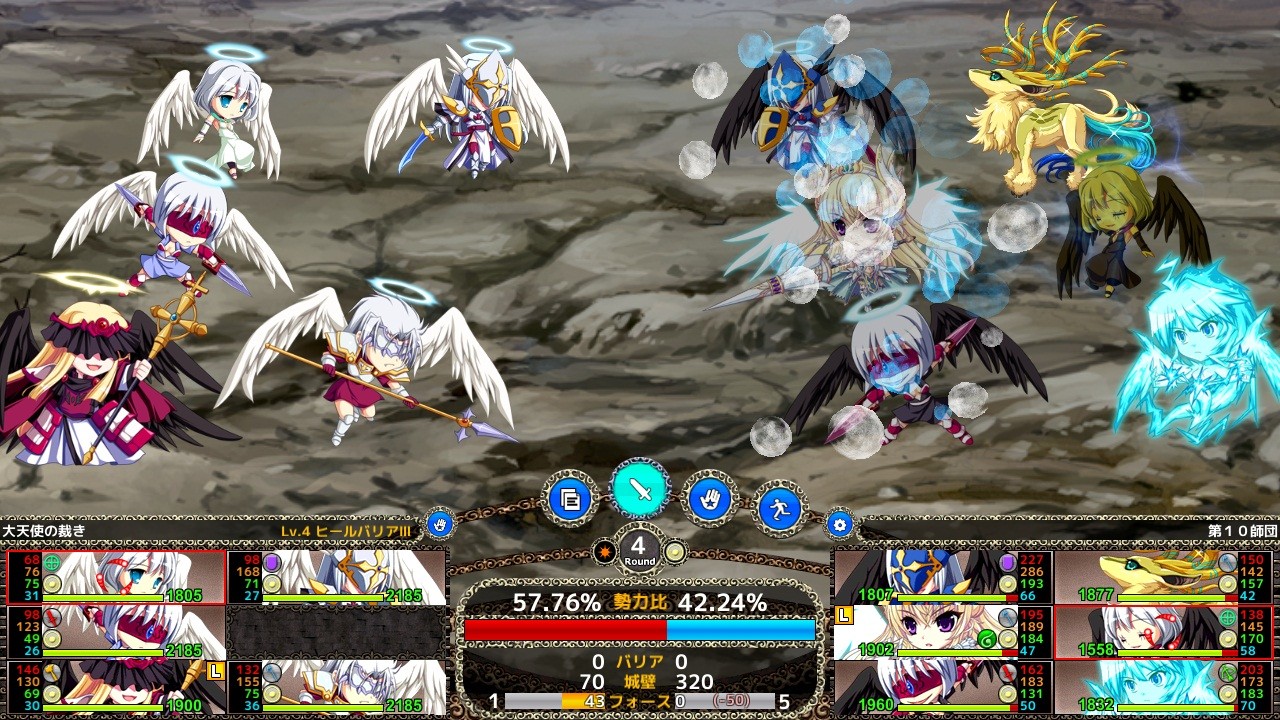Image resolution: width=1280 pixels, height=720 pixels.
Task: Toggle the L badge on the enemy valkyrie frame
Action: click(843, 615)
